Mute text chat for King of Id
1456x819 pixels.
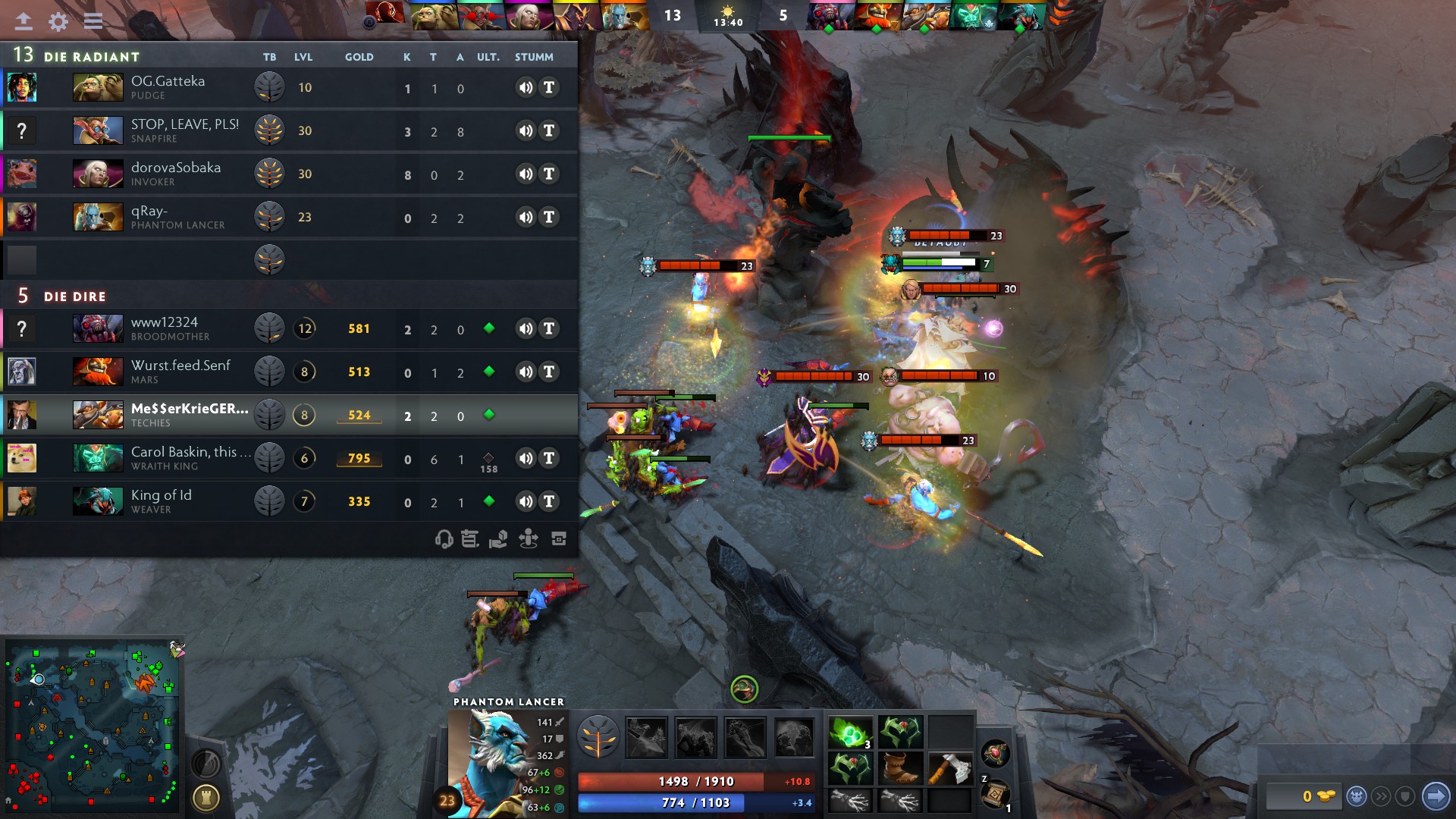click(x=549, y=501)
